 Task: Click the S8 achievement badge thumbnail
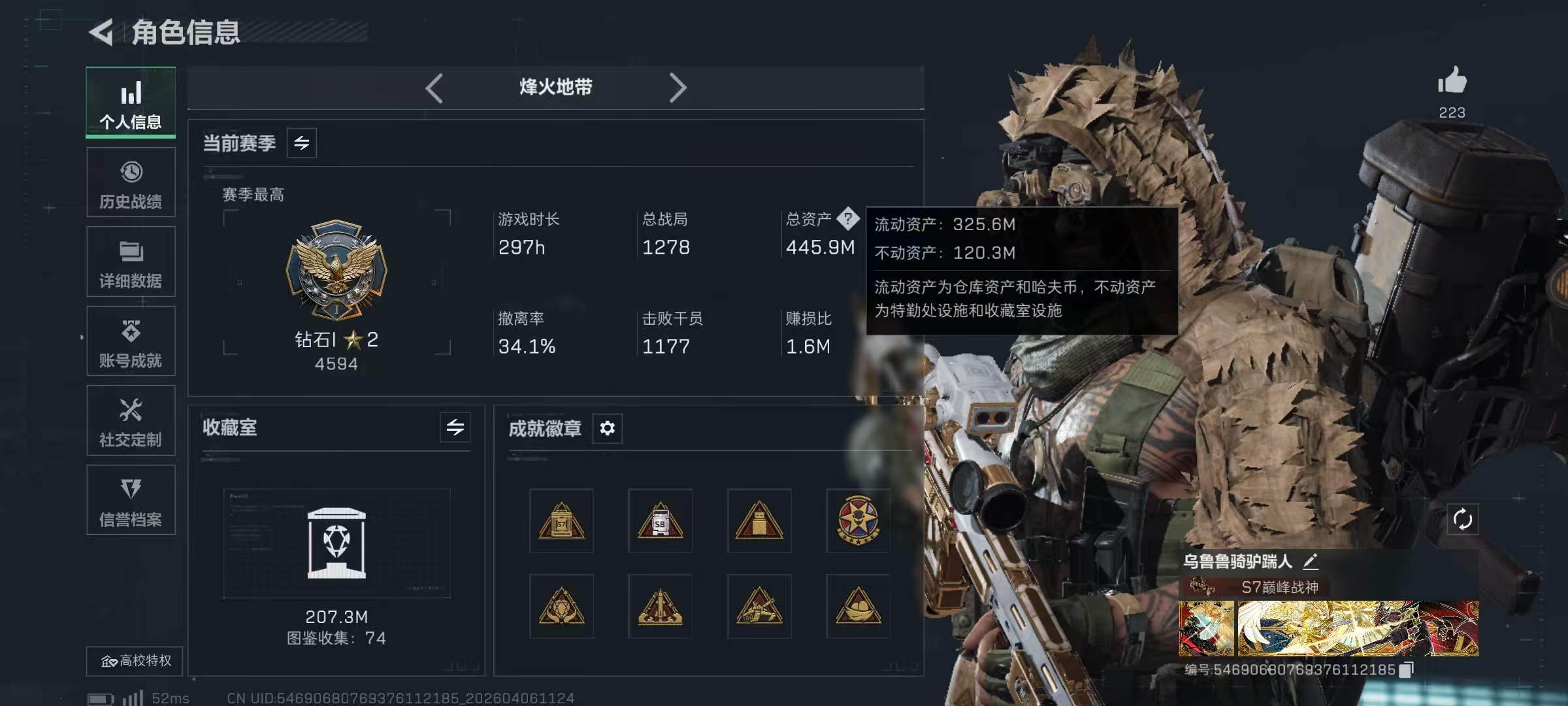click(x=659, y=520)
